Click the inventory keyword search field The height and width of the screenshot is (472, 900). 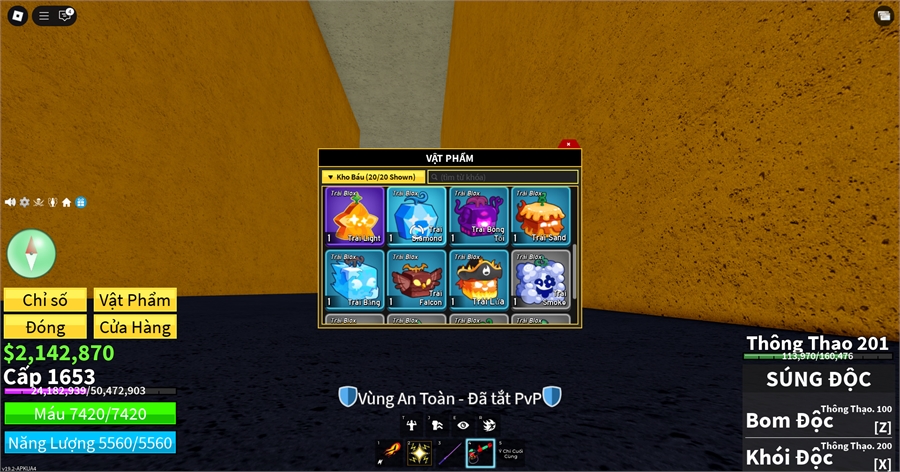click(x=503, y=177)
